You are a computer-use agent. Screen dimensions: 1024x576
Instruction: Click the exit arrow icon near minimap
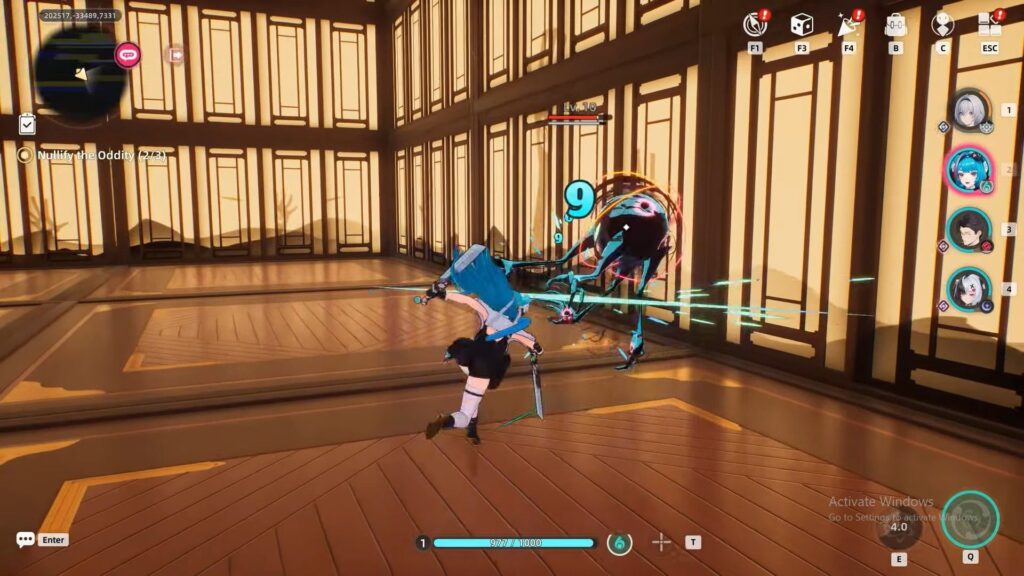[x=175, y=54]
